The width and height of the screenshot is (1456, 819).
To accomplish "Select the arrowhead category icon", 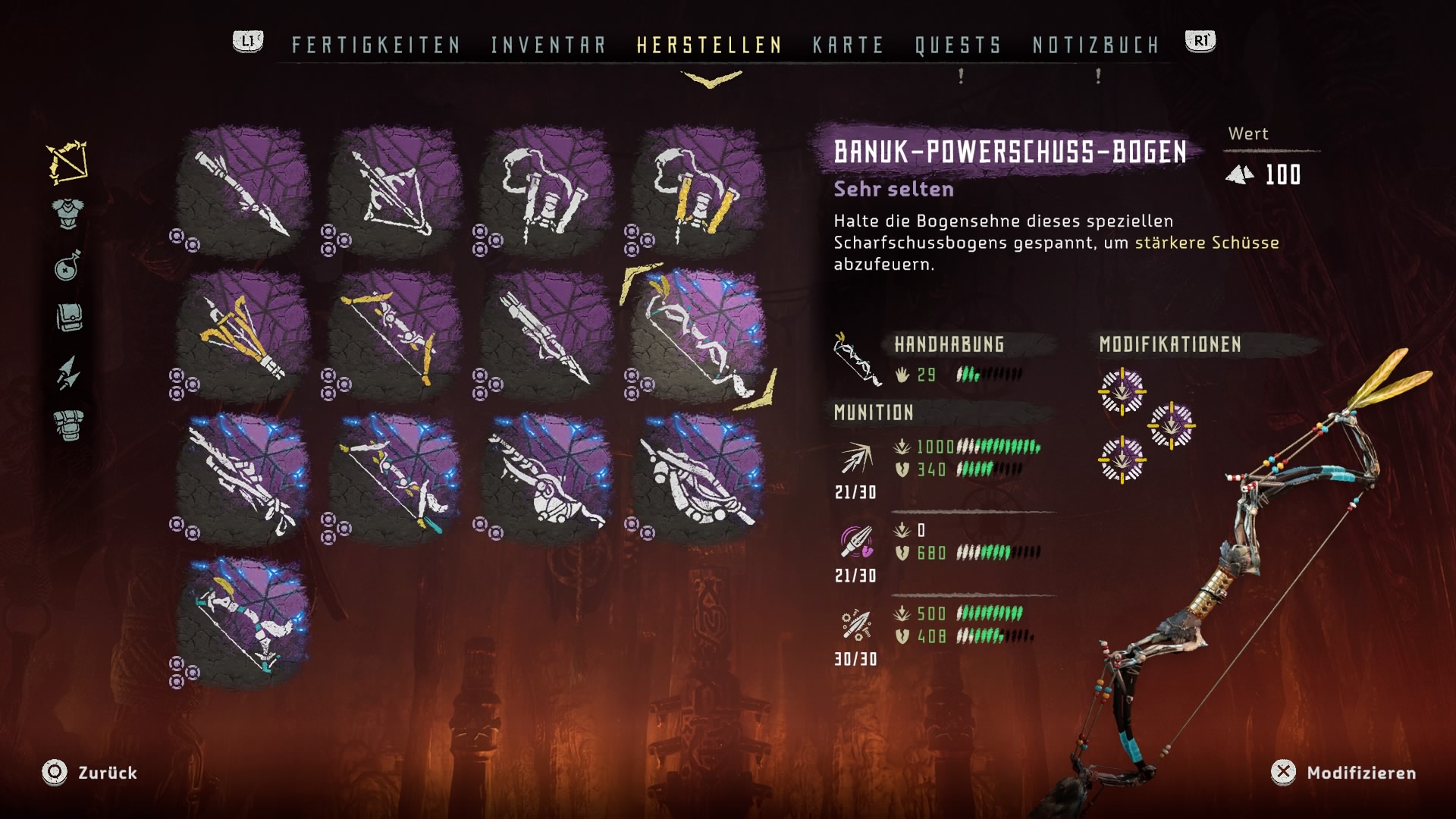I will (x=67, y=372).
